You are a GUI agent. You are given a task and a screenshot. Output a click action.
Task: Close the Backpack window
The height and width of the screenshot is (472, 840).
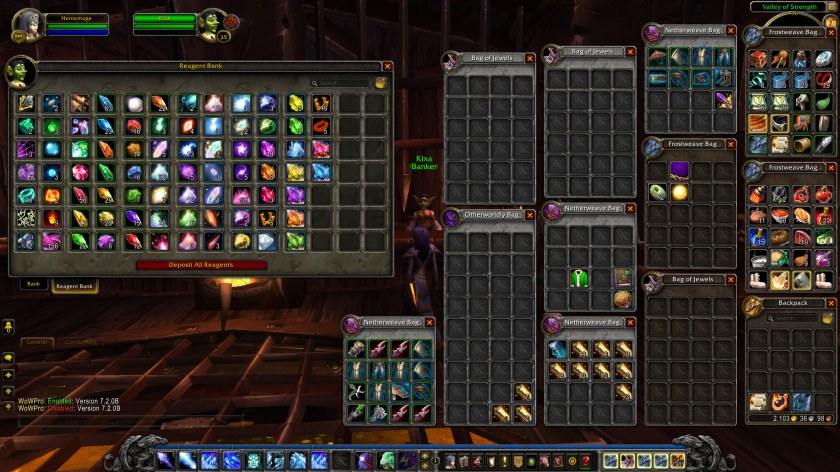point(830,303)
